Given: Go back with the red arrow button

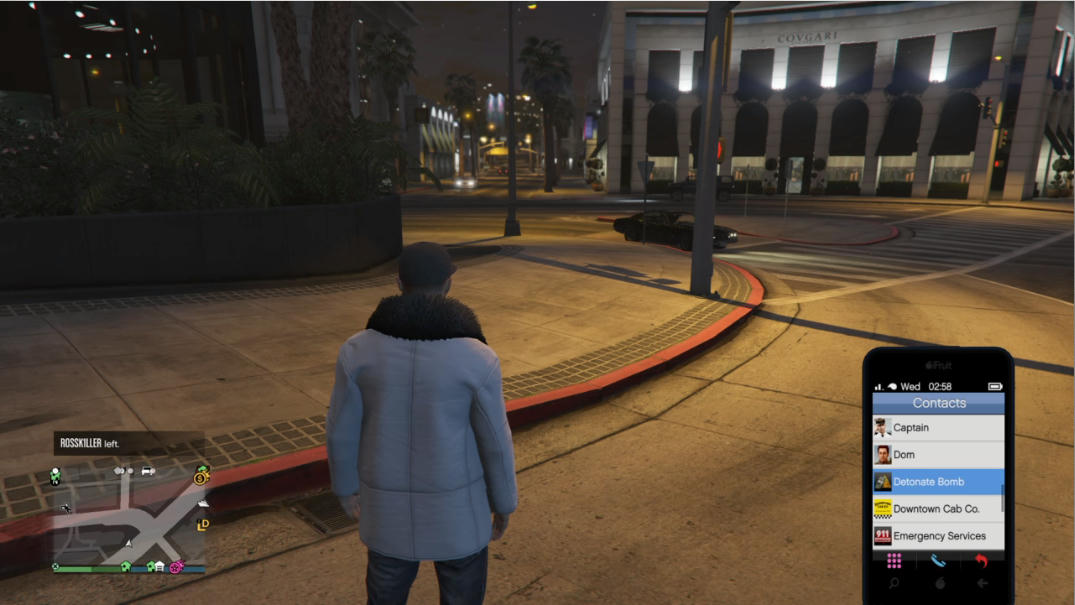Looking at the screenshot, I should pyautogui.click(x=981, y=561).
